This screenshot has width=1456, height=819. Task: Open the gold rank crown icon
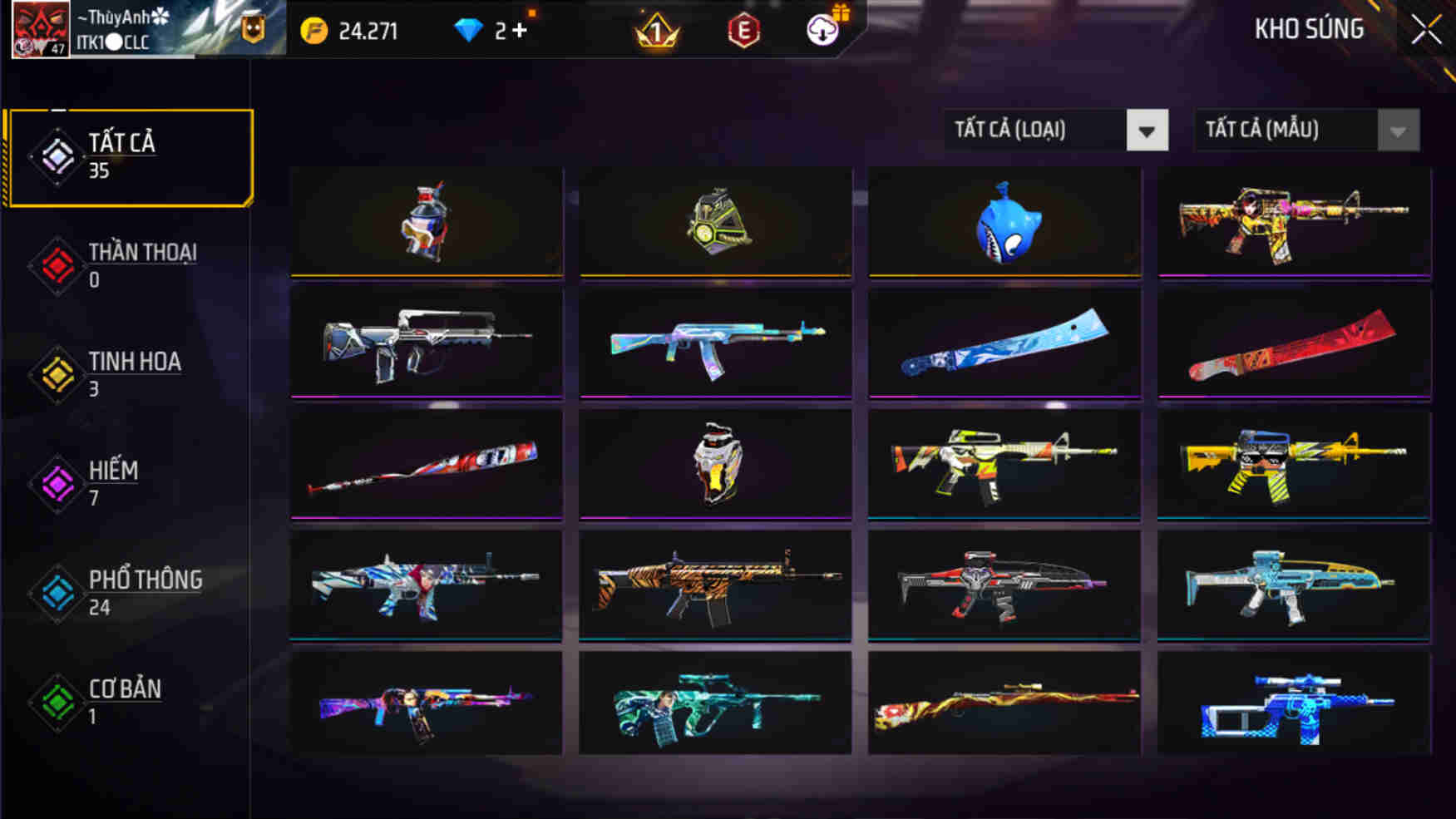657,32
